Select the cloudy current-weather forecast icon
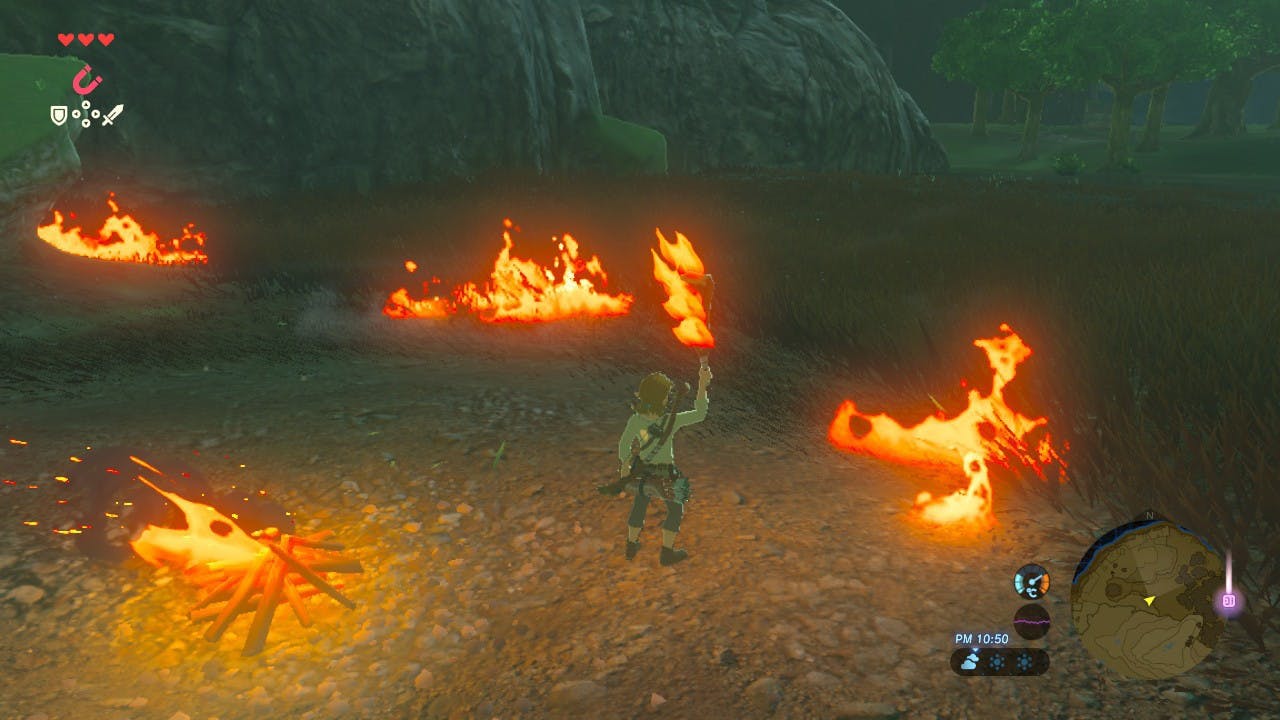 pos(971,662)
